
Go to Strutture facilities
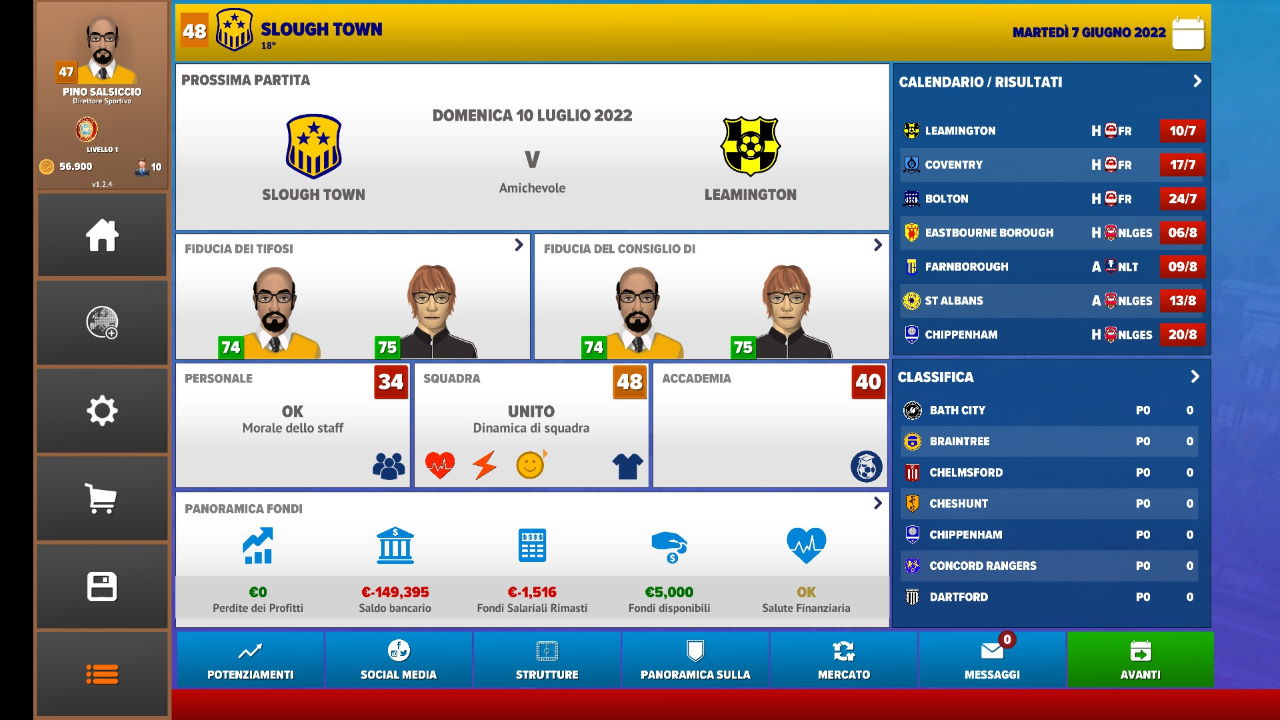(x=547, y=659)
